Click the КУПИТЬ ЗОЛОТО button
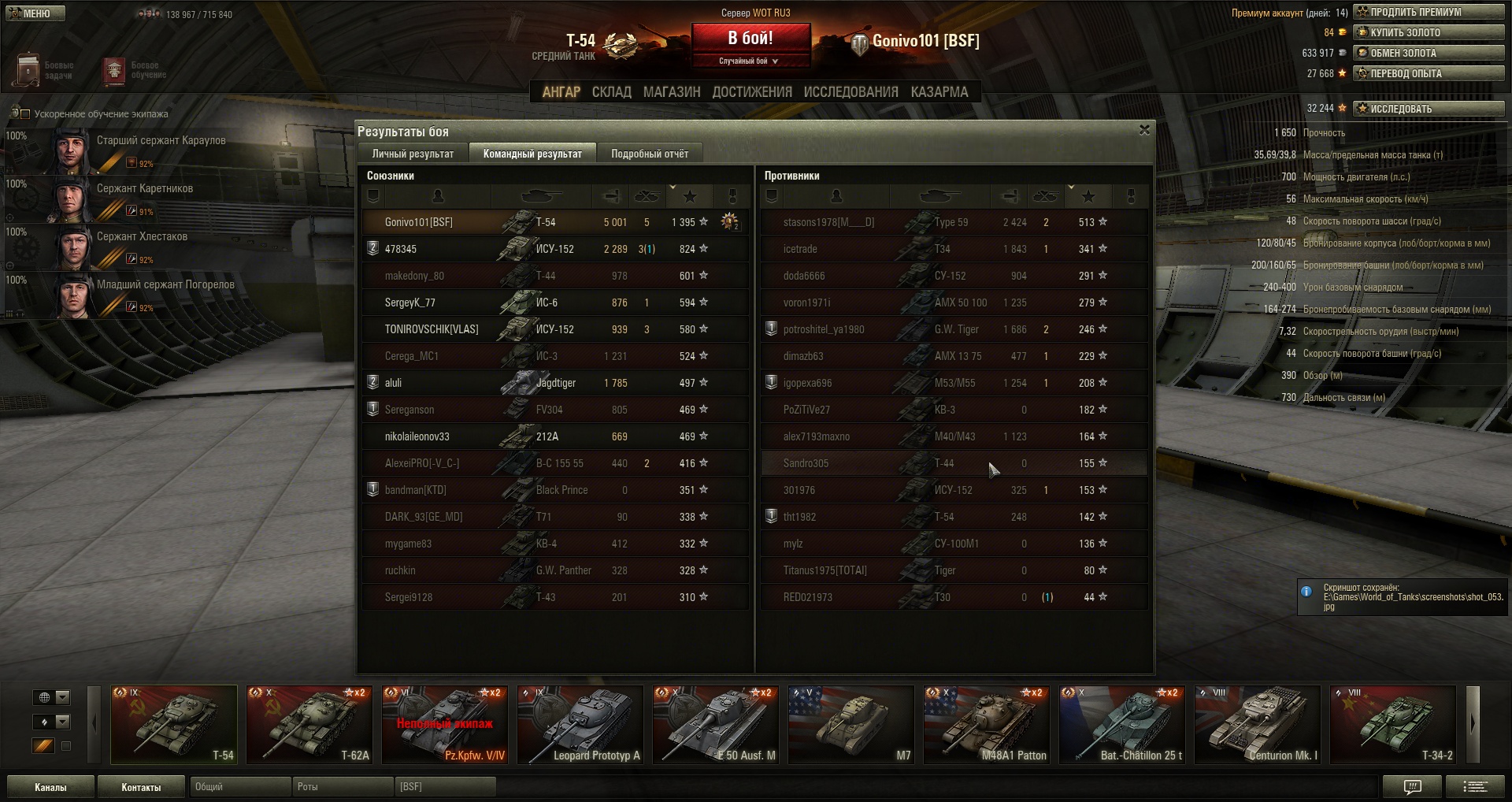The width and height of the screenshot is (1512, 802). pyautogui.click(x=1429, y=32)
